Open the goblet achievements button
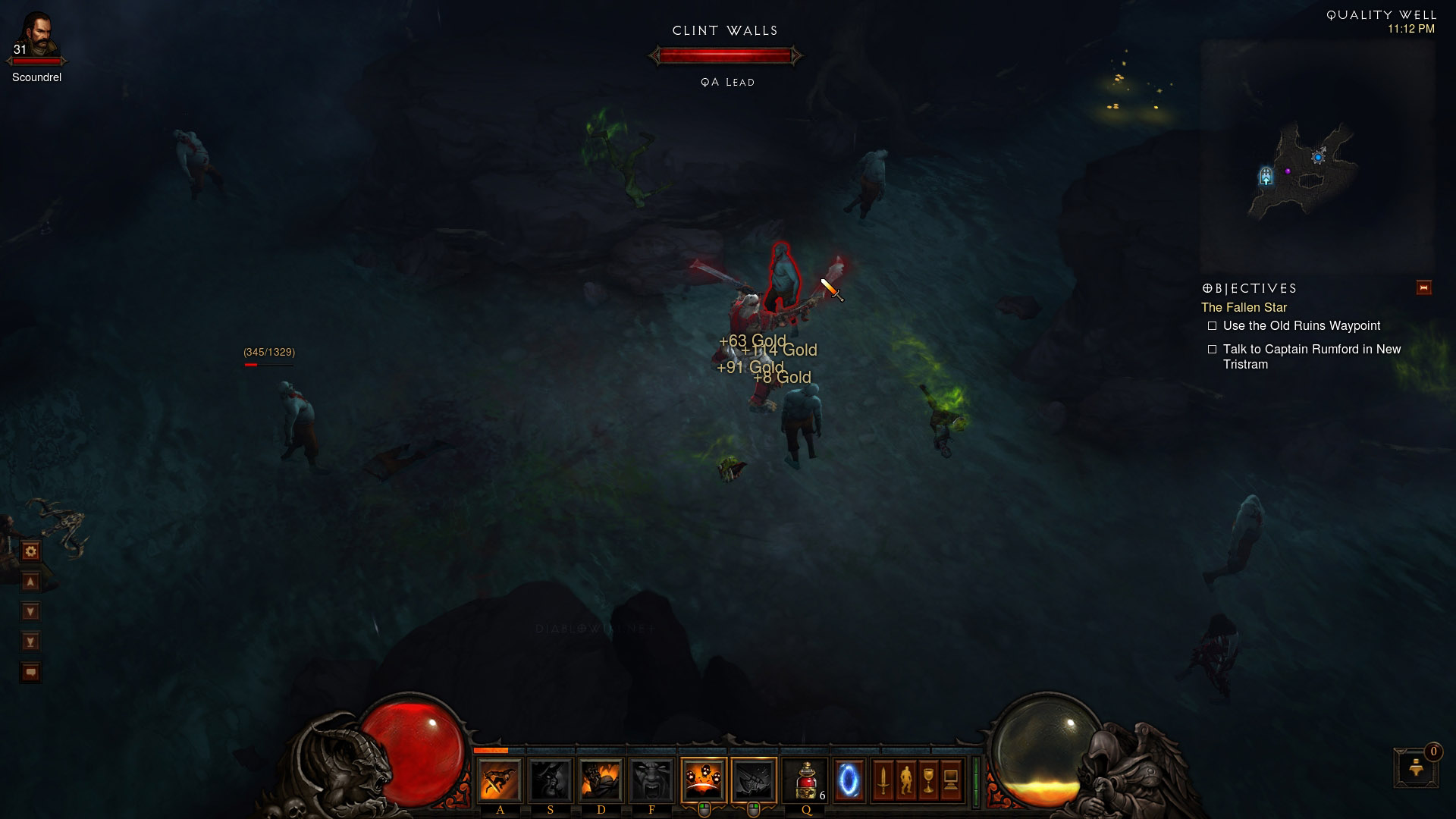This screenshot has height=819, width=1456. pos(928,780)
